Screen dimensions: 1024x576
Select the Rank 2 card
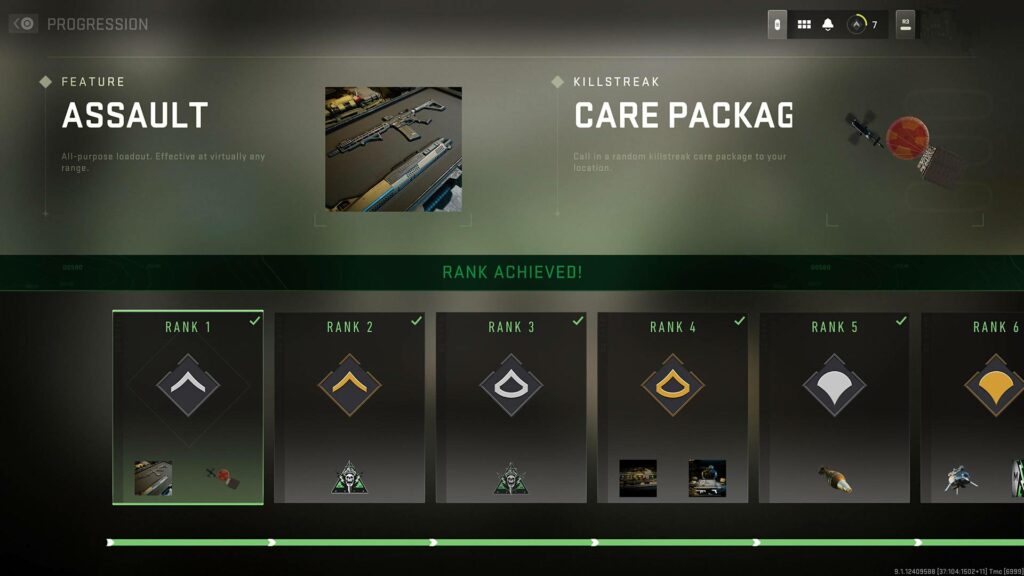[349, 407]
